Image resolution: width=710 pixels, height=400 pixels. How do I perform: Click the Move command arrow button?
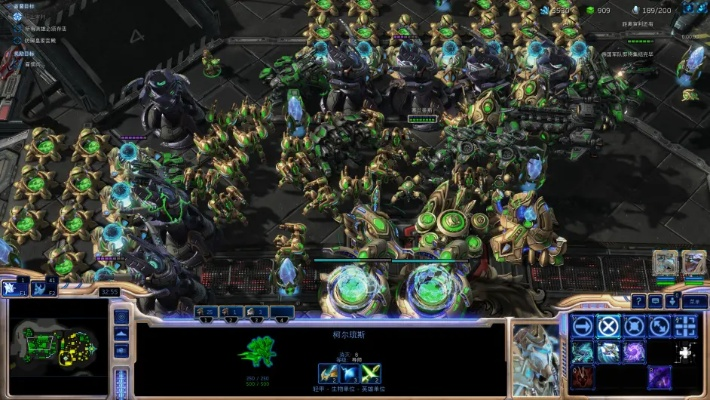[x=582, y=326]
